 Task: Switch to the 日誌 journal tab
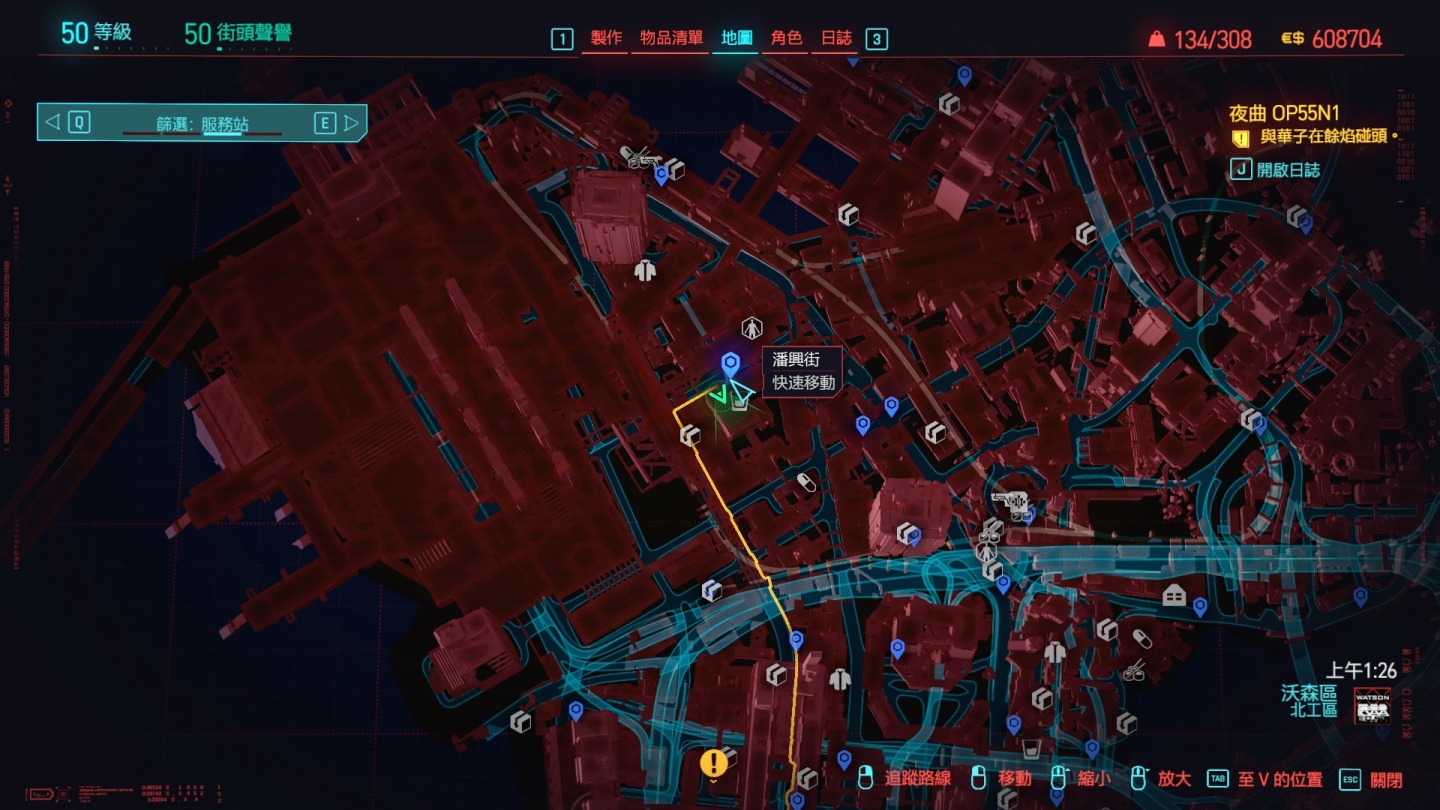click(x=836, y=39)
